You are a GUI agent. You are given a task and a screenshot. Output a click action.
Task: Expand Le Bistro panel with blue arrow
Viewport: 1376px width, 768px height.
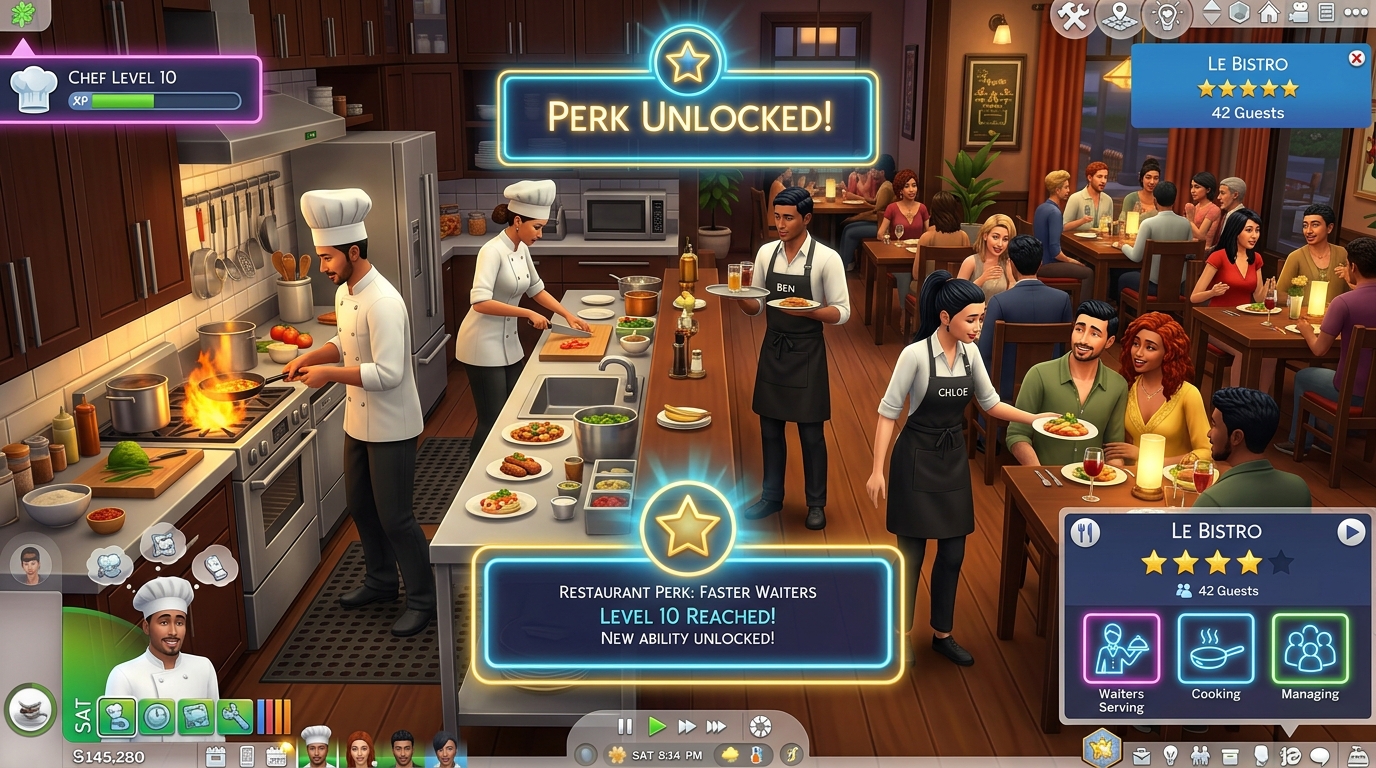(1353, 531)
